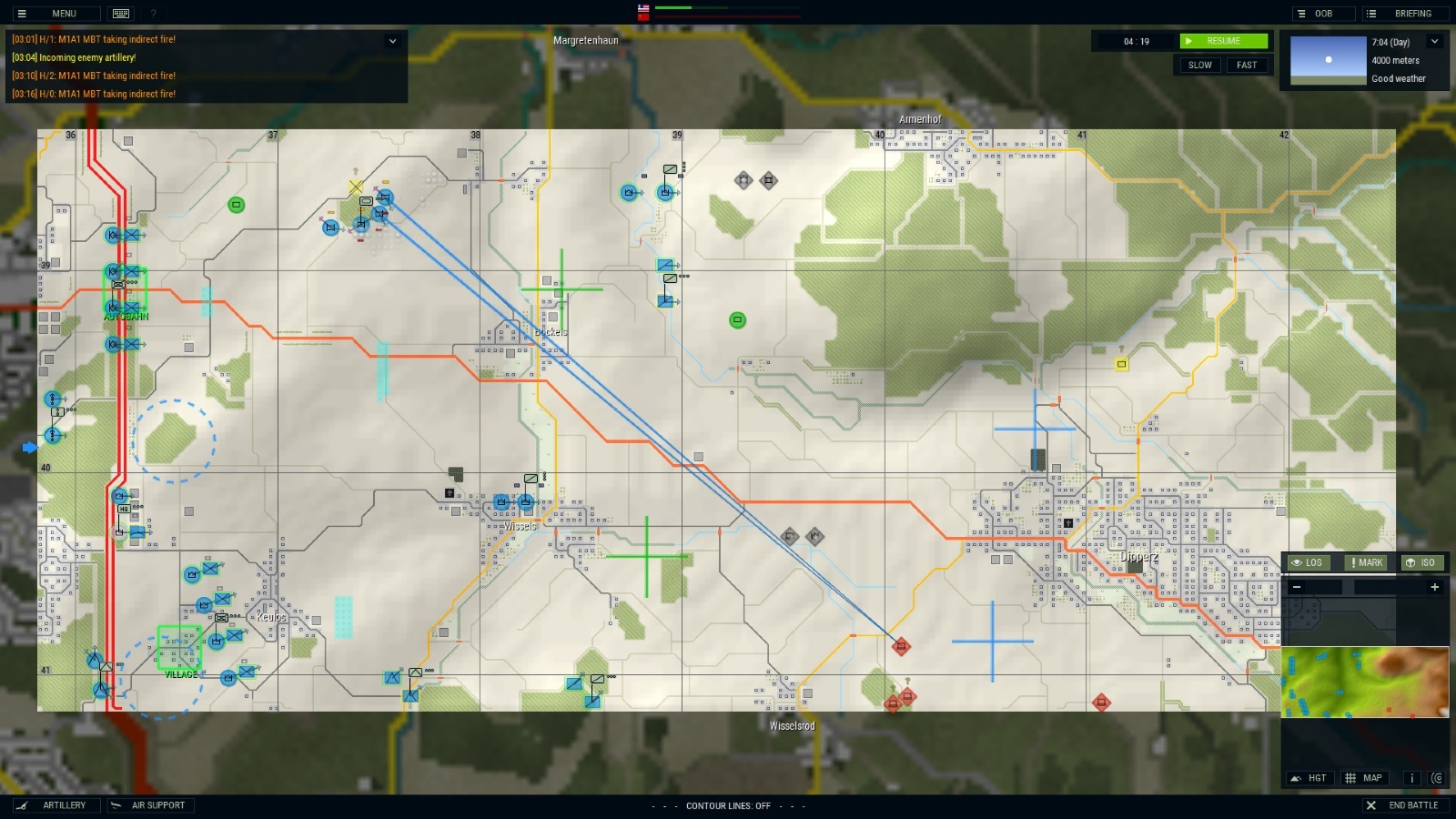The image size is (1456, 819).
Task: Click the info (i) icon in the map panel
Action: click(1412, 779)
